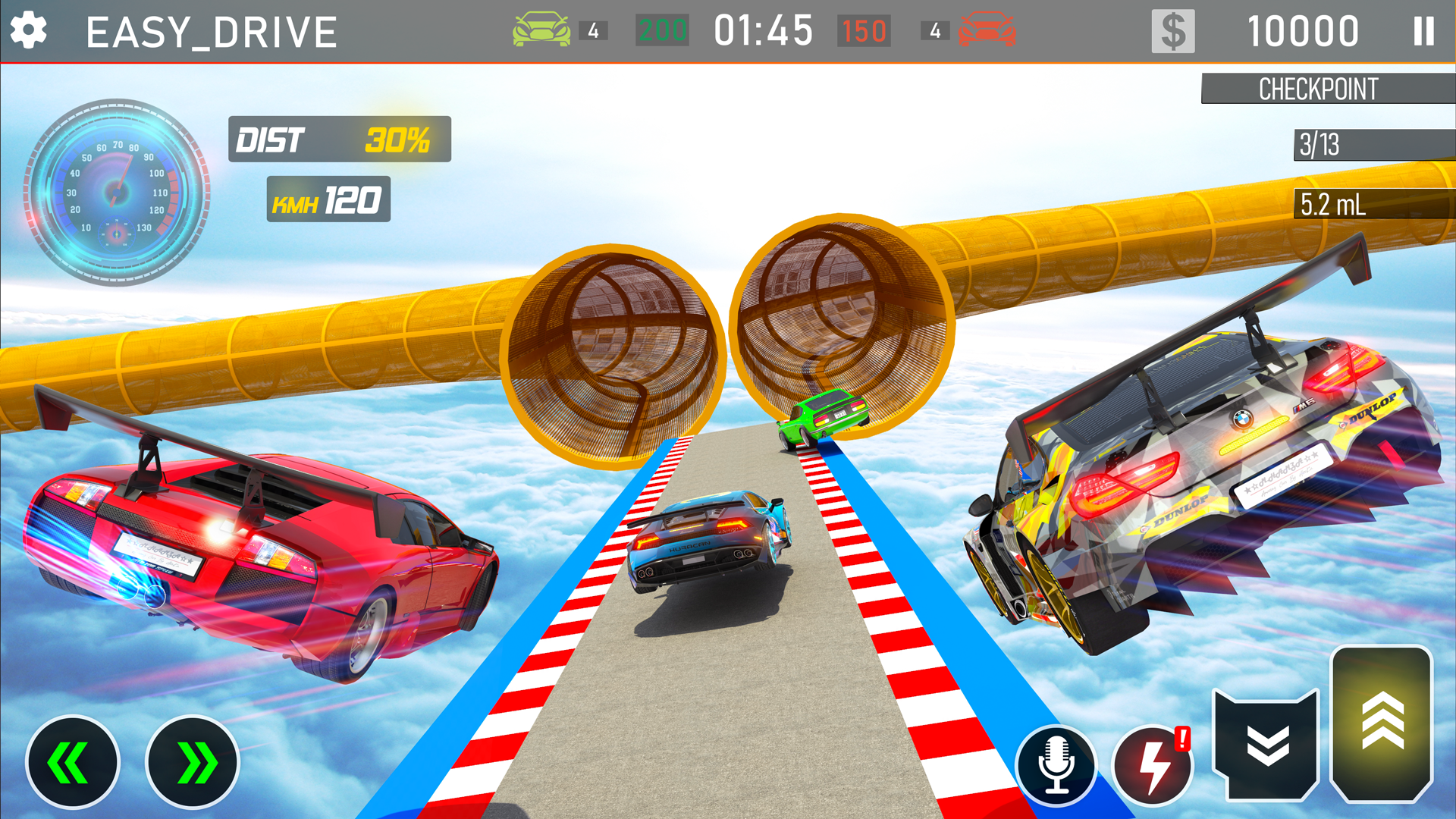Expand the CHECKPOINT banner
Screen dimensions: 1456x819
1327,89
